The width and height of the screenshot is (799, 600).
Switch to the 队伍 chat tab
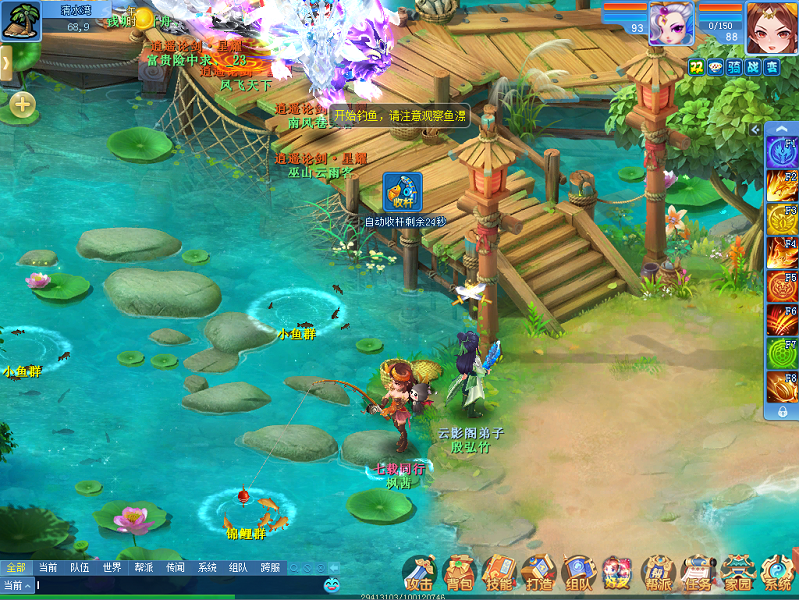click(x=80, y=567)
